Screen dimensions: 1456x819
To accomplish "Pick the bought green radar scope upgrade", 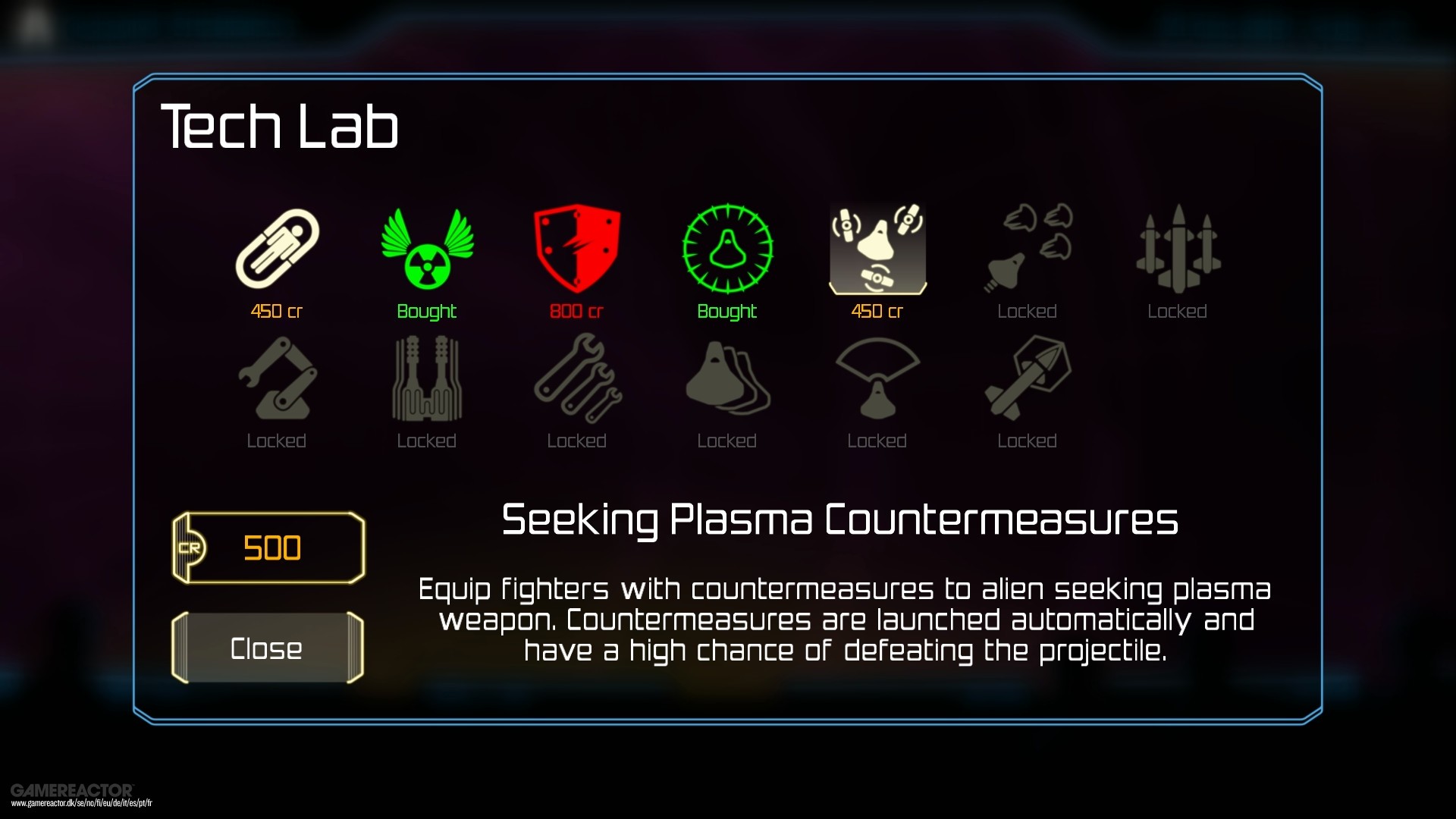I will (x=727, y=248).
